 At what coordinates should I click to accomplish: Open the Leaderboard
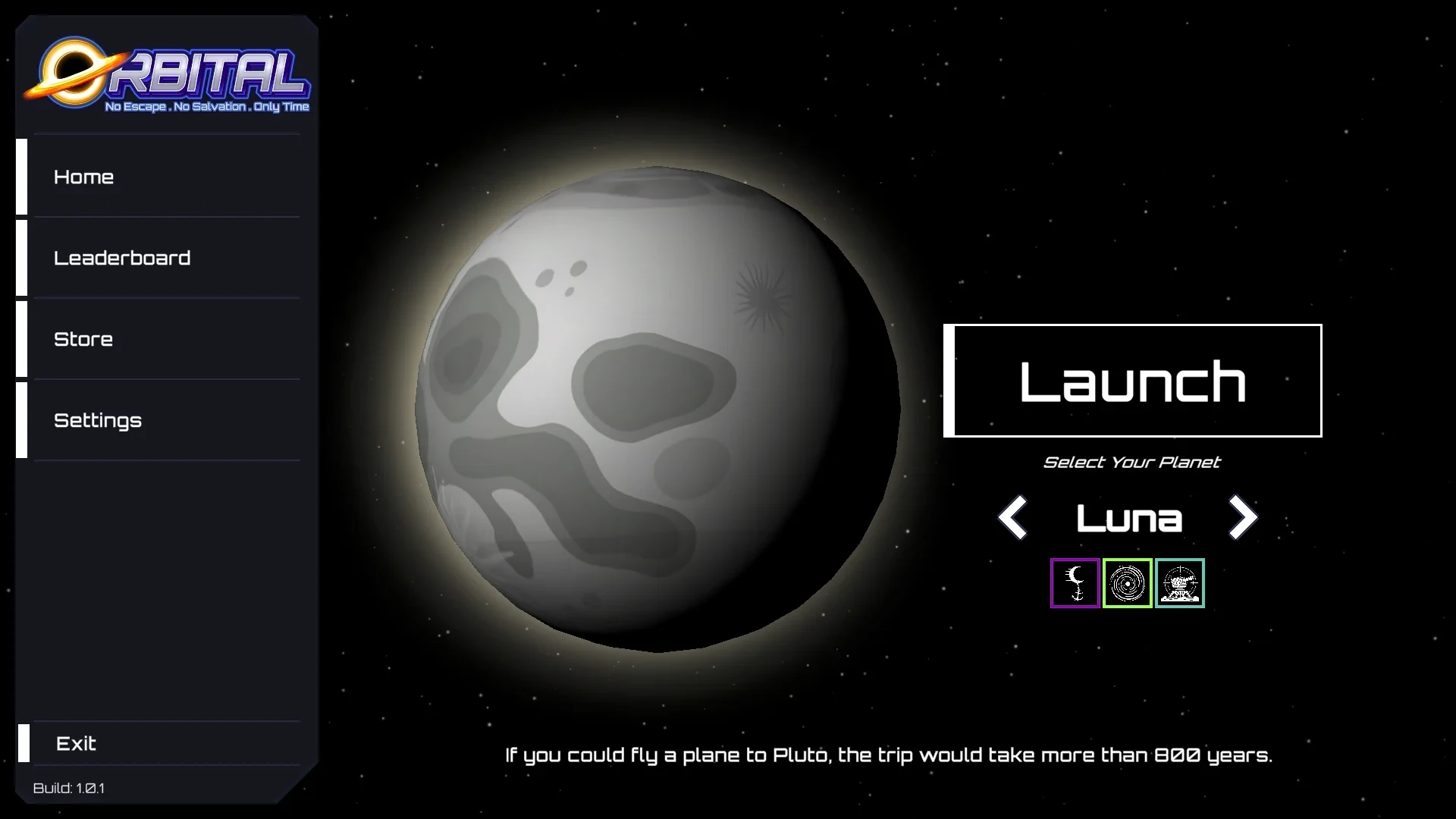[123, 258]
